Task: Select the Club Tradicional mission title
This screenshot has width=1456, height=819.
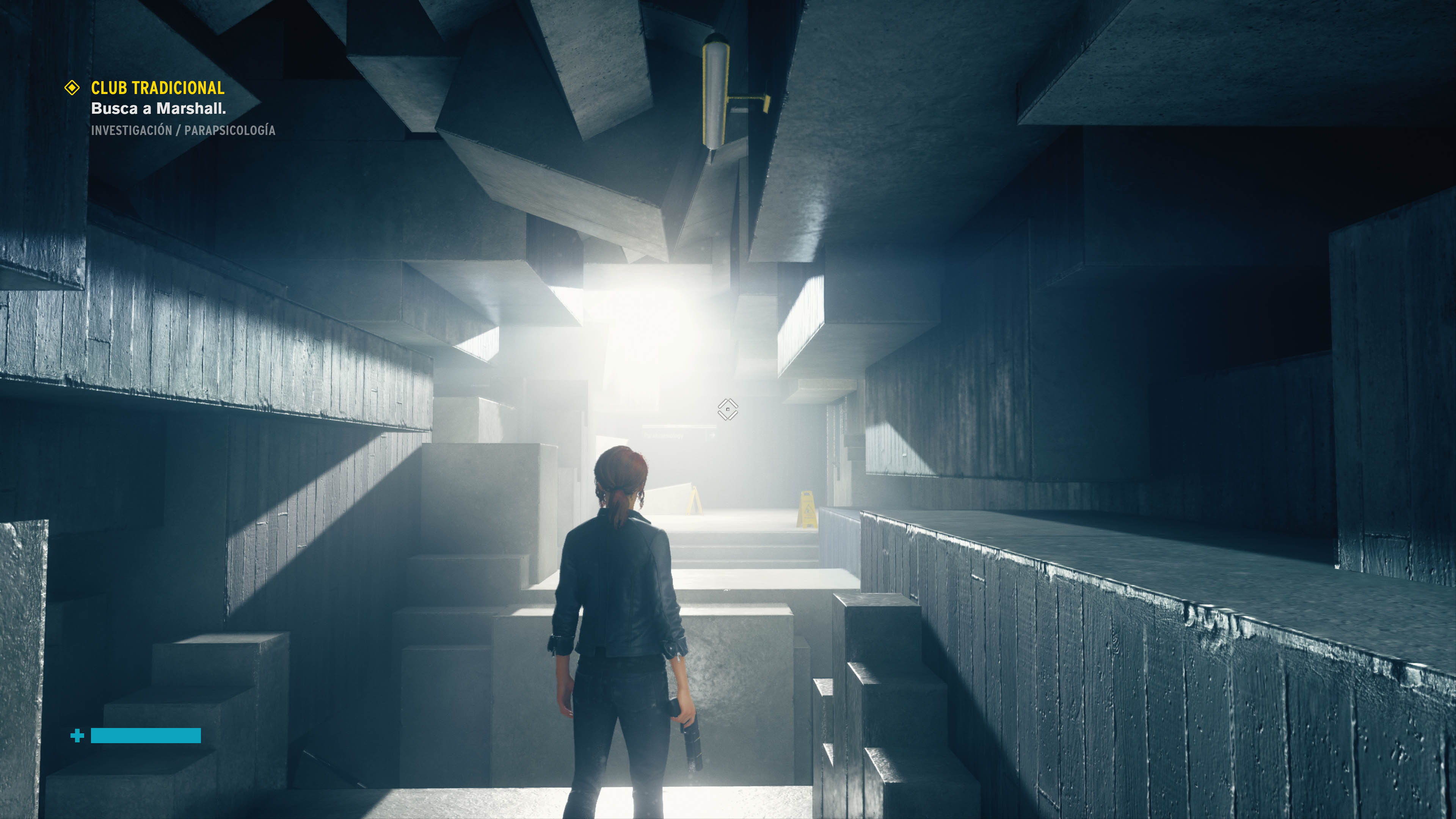Action: [158, 88]
